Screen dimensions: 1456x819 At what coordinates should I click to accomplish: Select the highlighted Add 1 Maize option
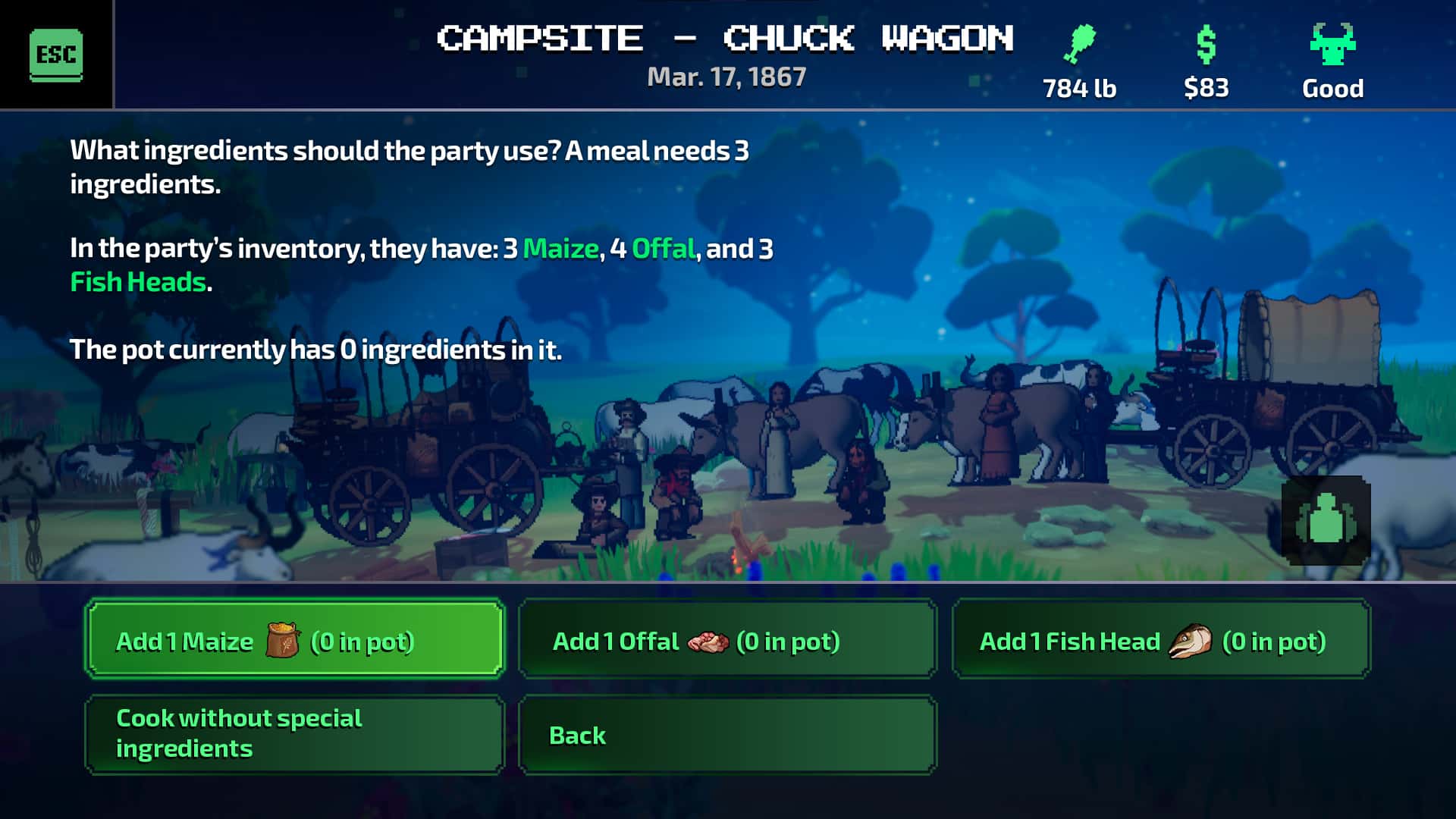point(294,639)
